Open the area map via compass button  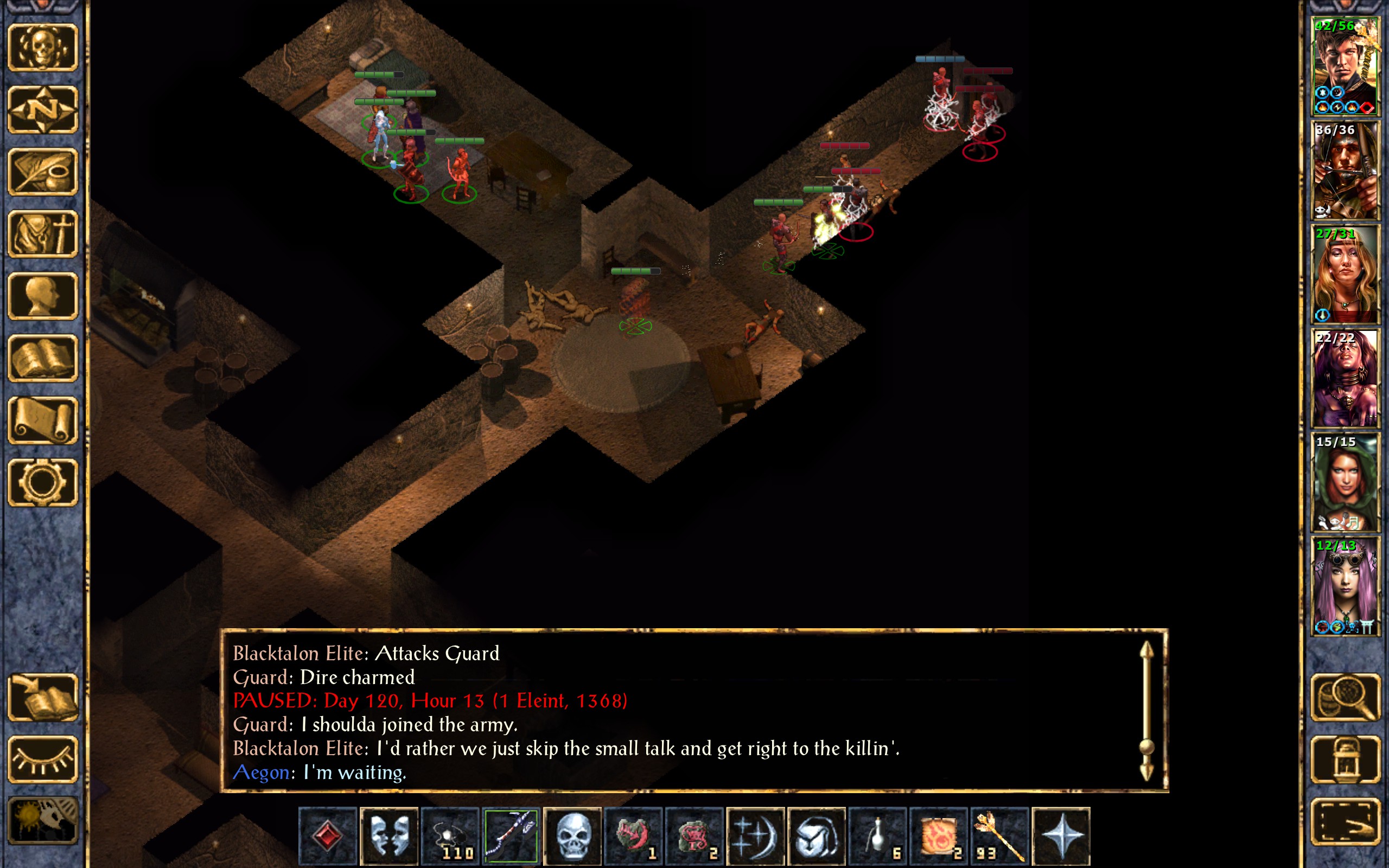coord(42,109)
